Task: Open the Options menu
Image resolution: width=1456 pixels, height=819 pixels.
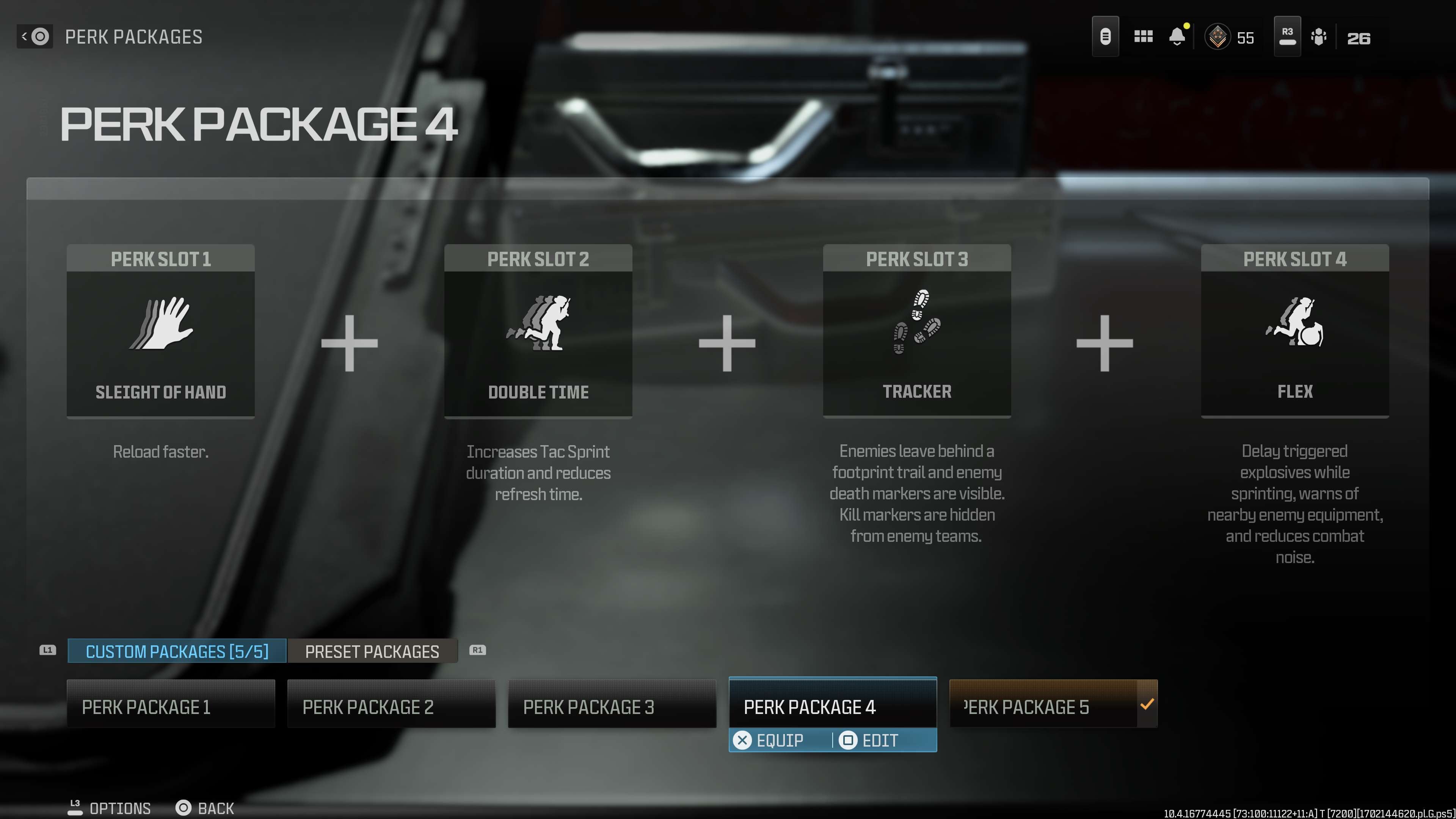Action: [110, 808]
